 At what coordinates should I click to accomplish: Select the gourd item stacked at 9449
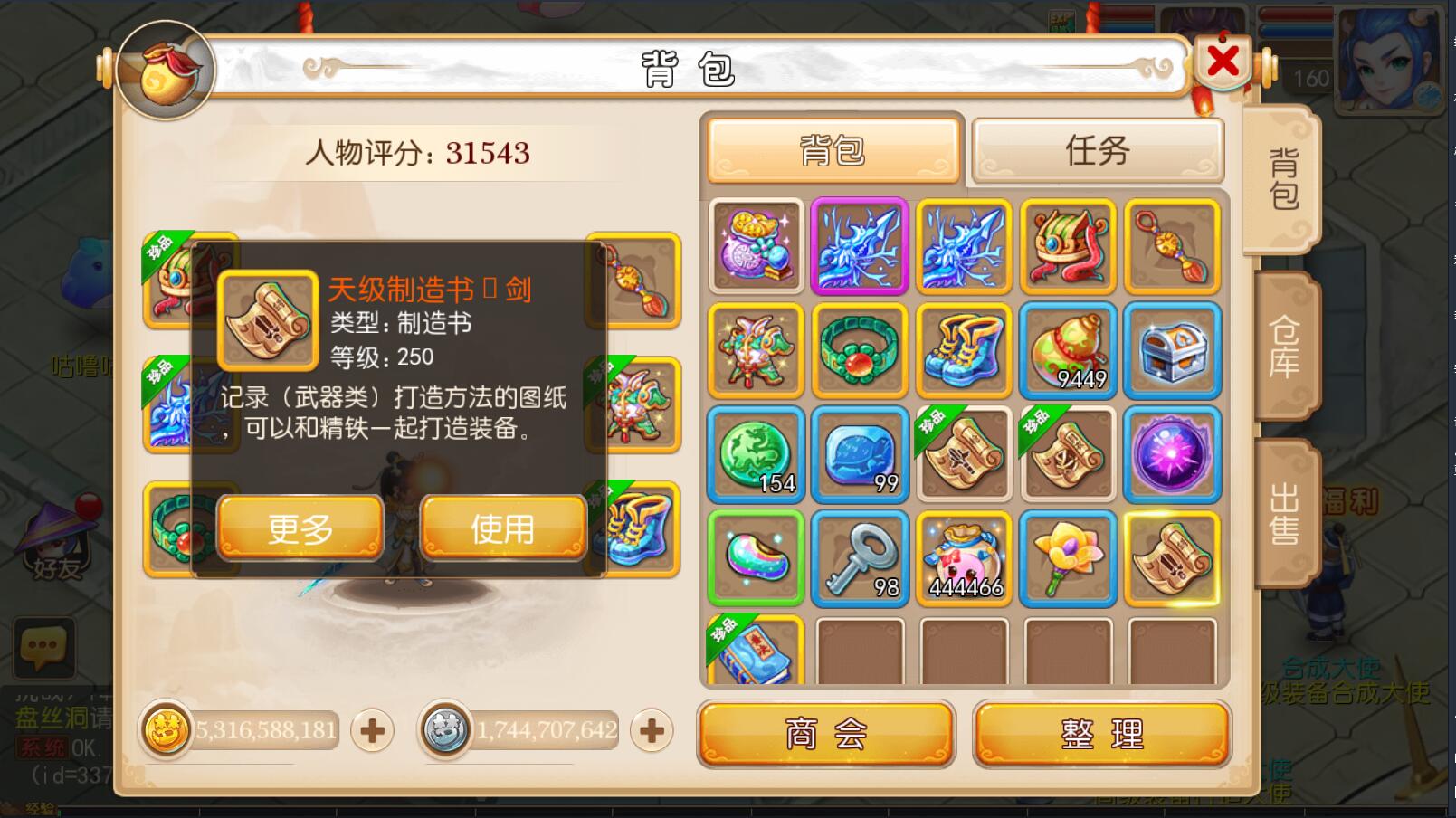(x=1068, y=350)
